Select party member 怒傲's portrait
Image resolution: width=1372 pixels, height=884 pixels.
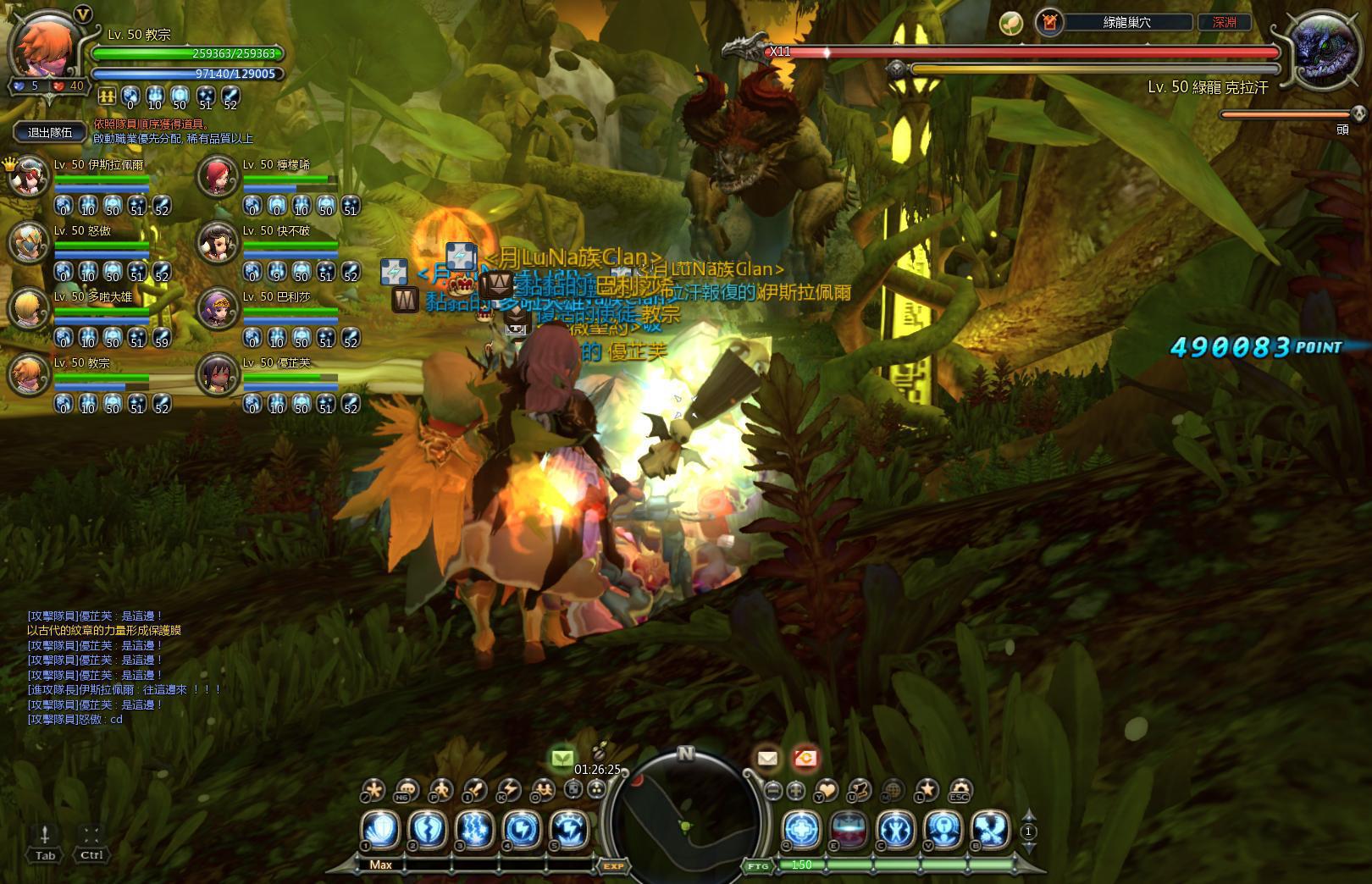30,243
